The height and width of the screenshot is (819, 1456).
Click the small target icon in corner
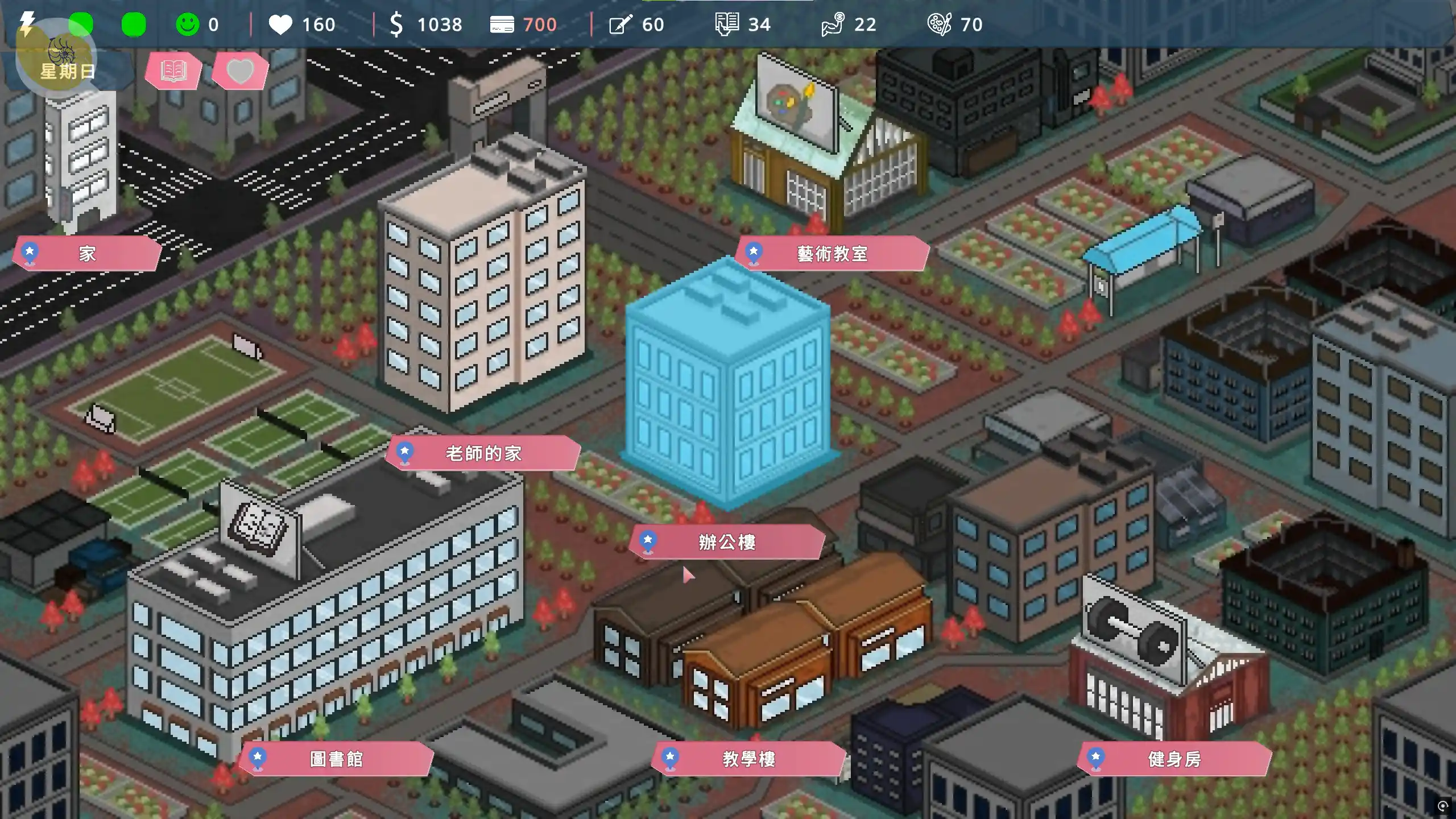click(x=1442, y=806)
